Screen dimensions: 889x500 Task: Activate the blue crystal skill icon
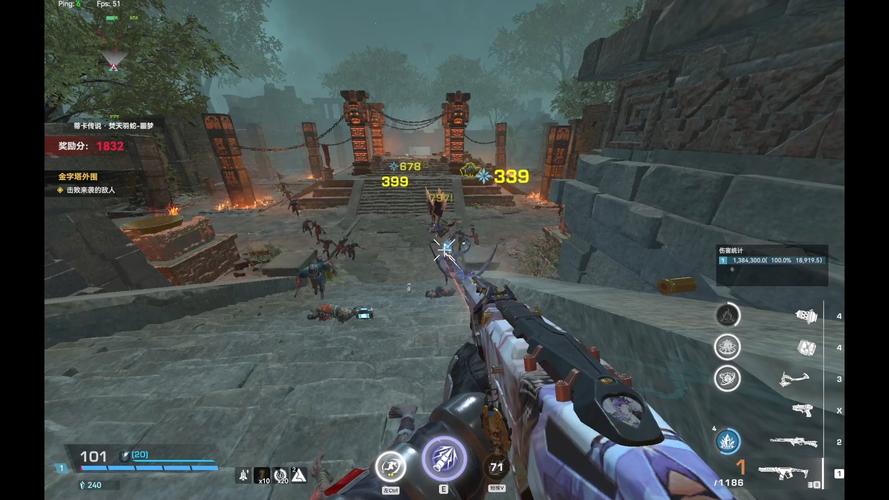(x=726, y=440)
